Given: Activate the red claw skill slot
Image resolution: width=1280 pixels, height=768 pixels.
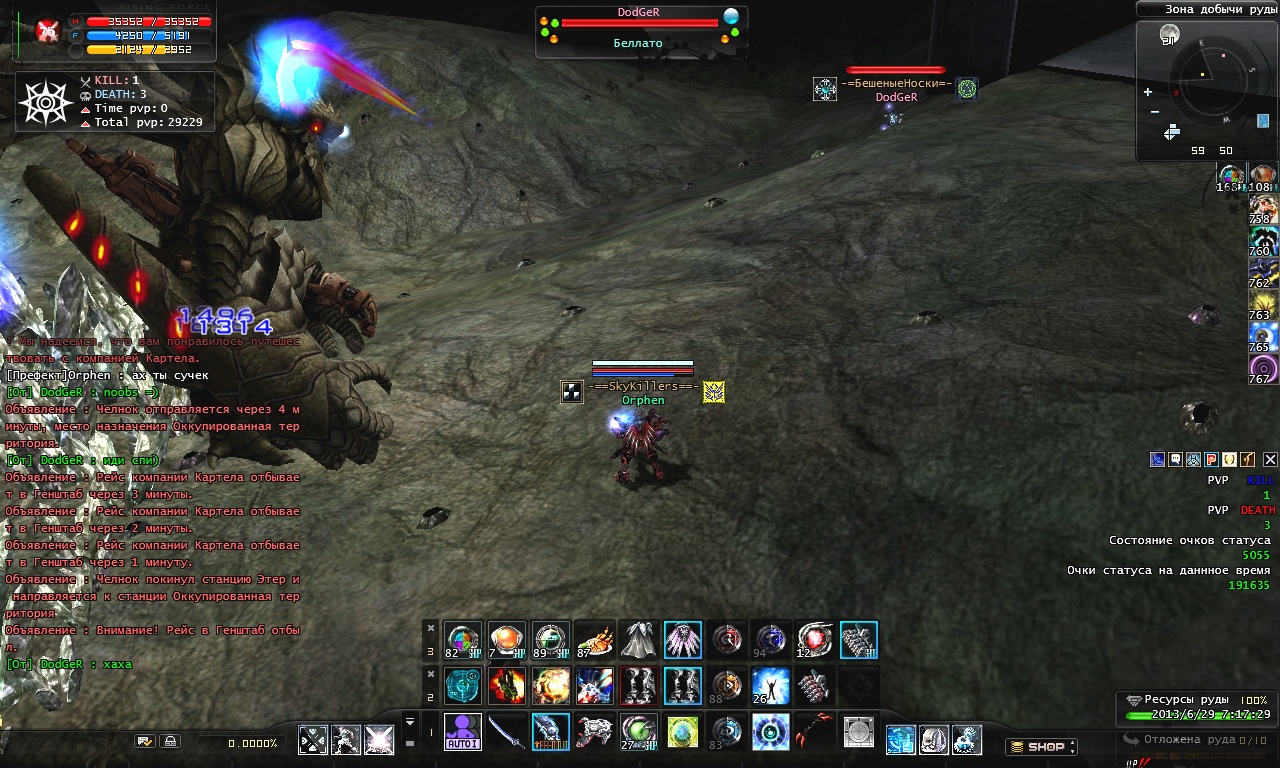Looking at the screenshot, I should tap(814, 731).
